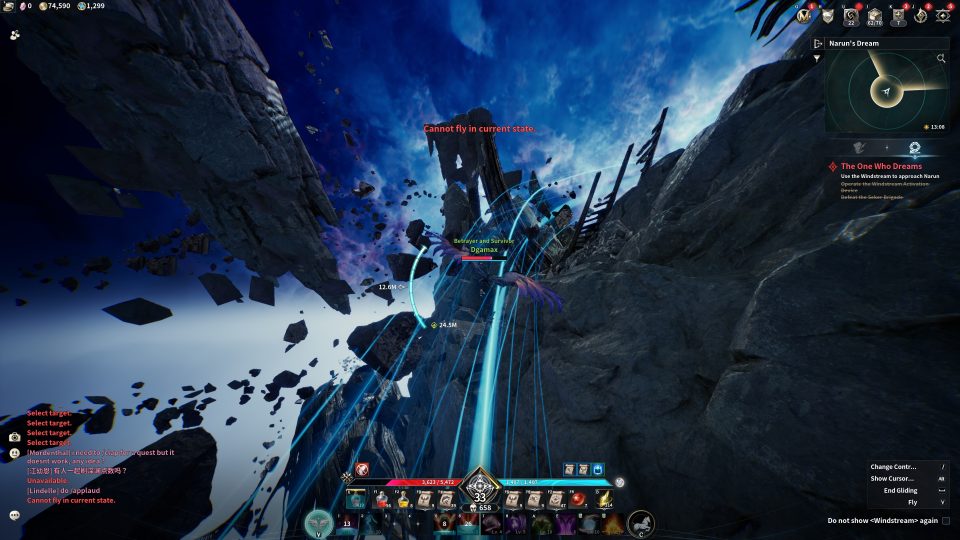Open the minimap filter funnel
960x540 pixels.
[x=817, y=59]
